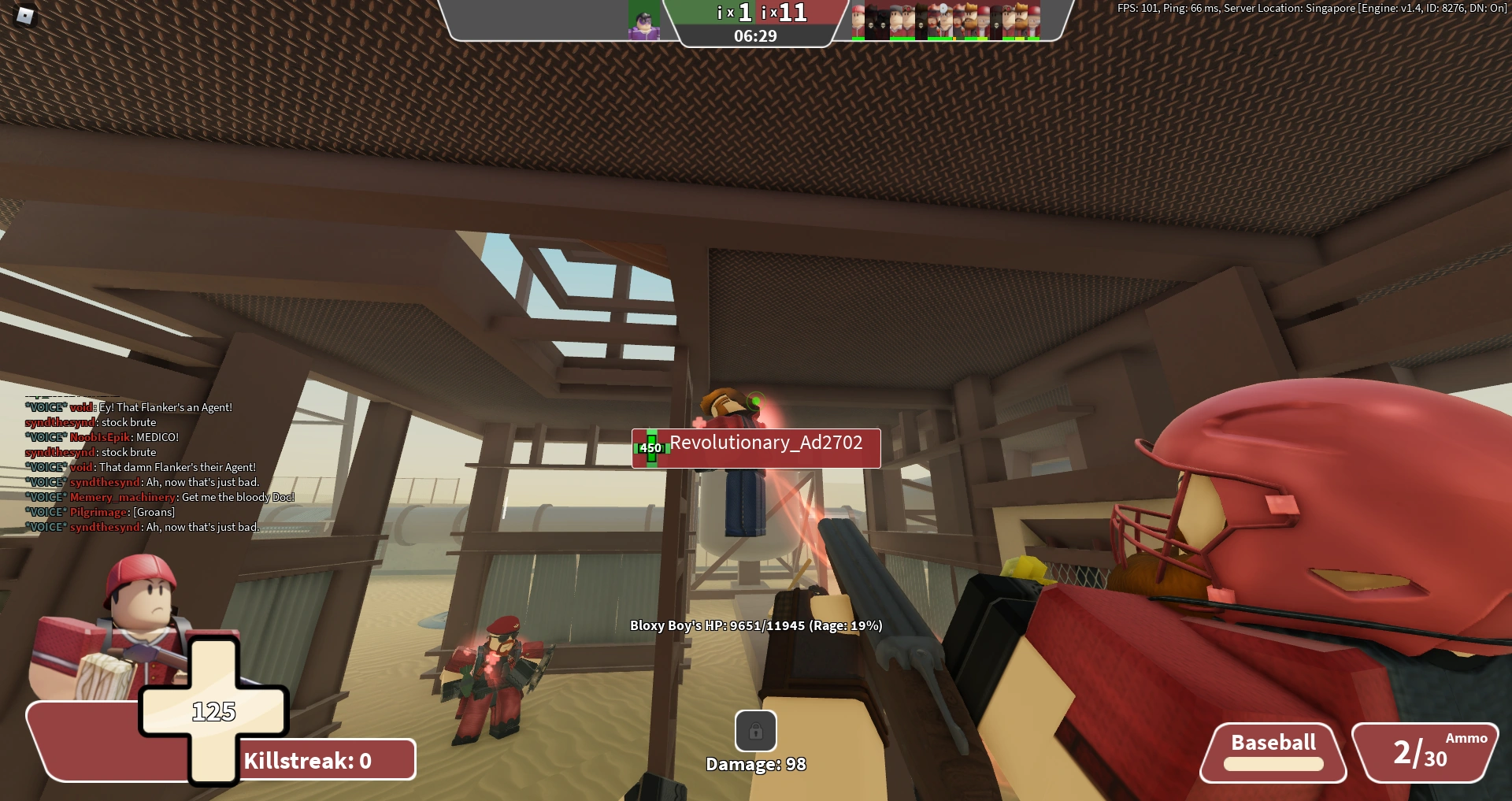Click the Baseball charge progress bar
Image resolution: width=1512 pixels, height=801 pixels.
[x=1273, y=763]
